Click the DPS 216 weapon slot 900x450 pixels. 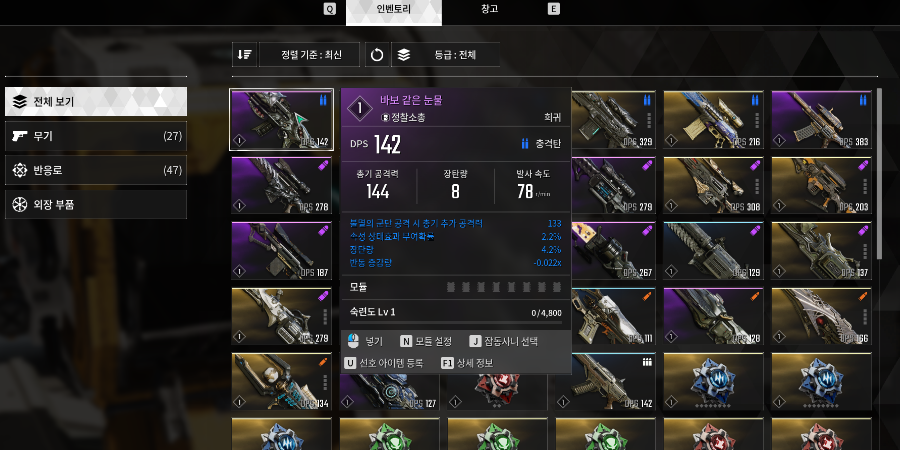click(716, 120)
